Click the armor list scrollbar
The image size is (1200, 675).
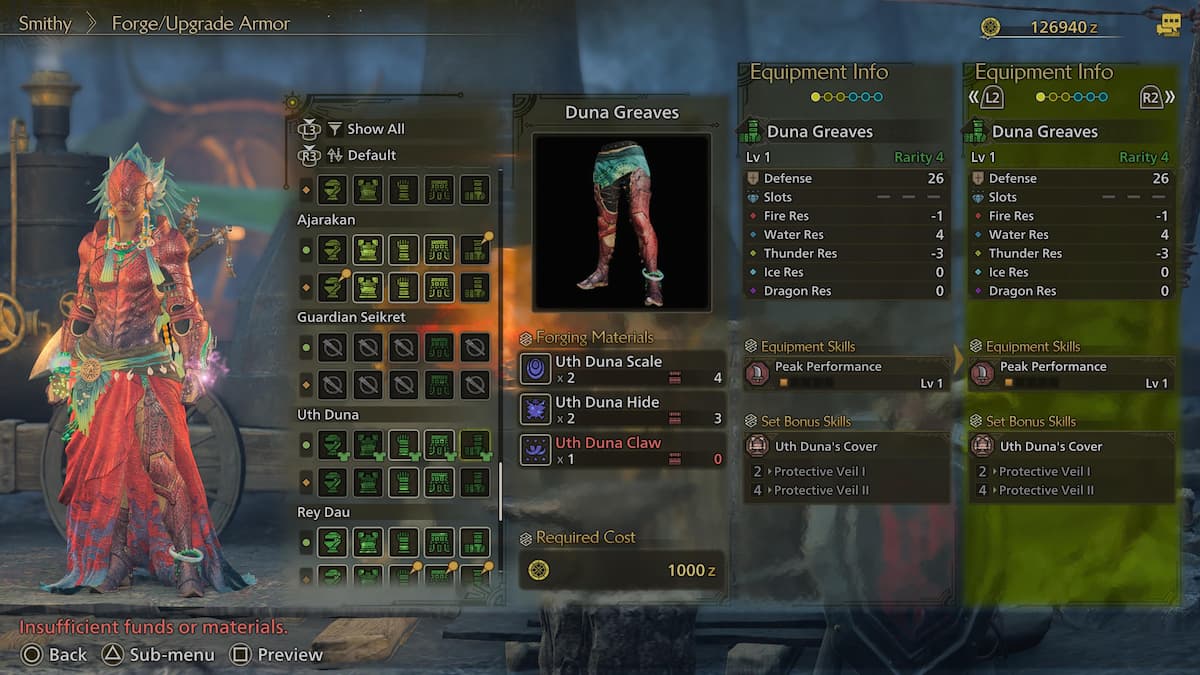pos(500,490)
